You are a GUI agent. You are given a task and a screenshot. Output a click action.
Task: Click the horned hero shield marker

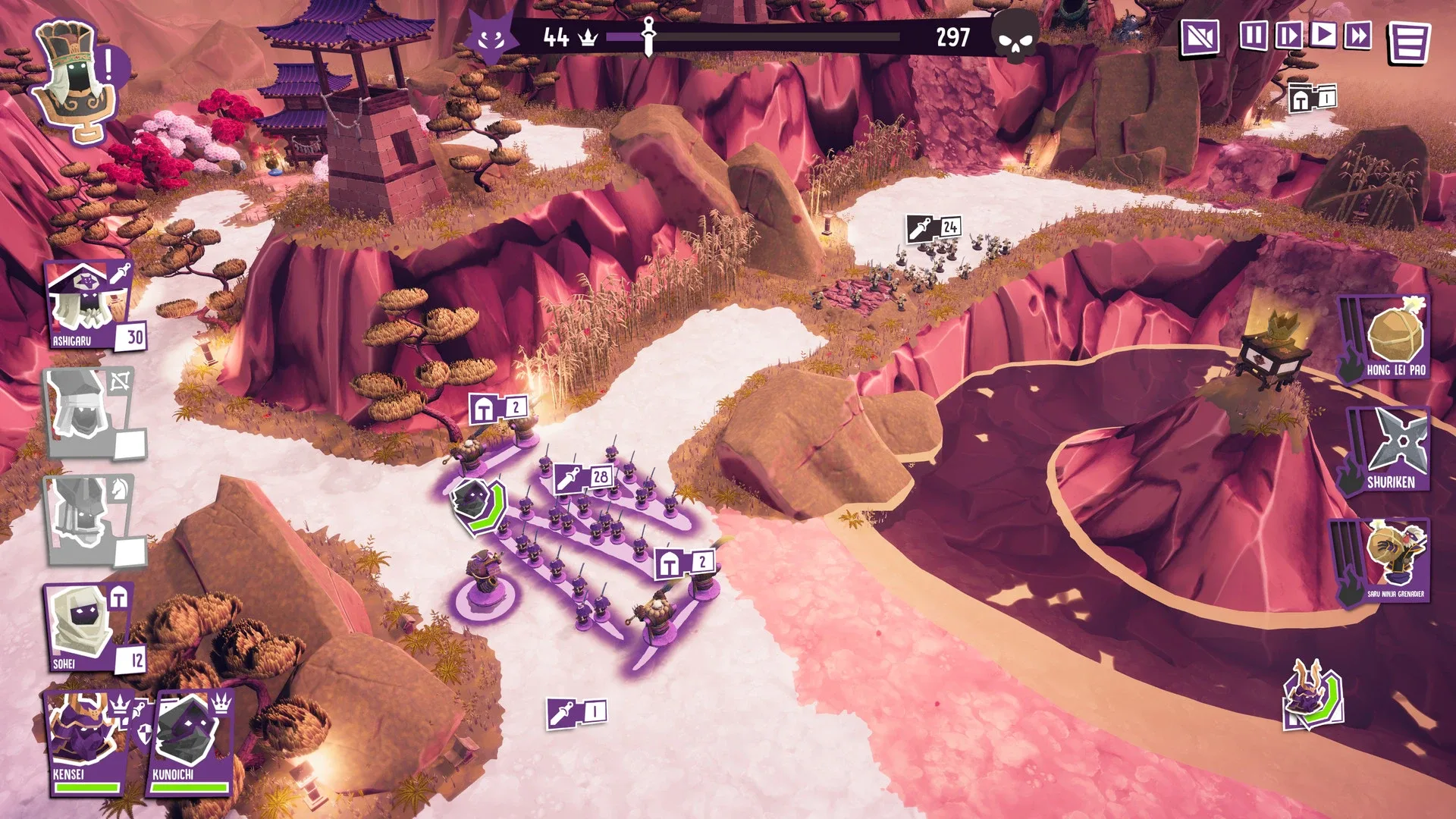(x=1313, y=695)
